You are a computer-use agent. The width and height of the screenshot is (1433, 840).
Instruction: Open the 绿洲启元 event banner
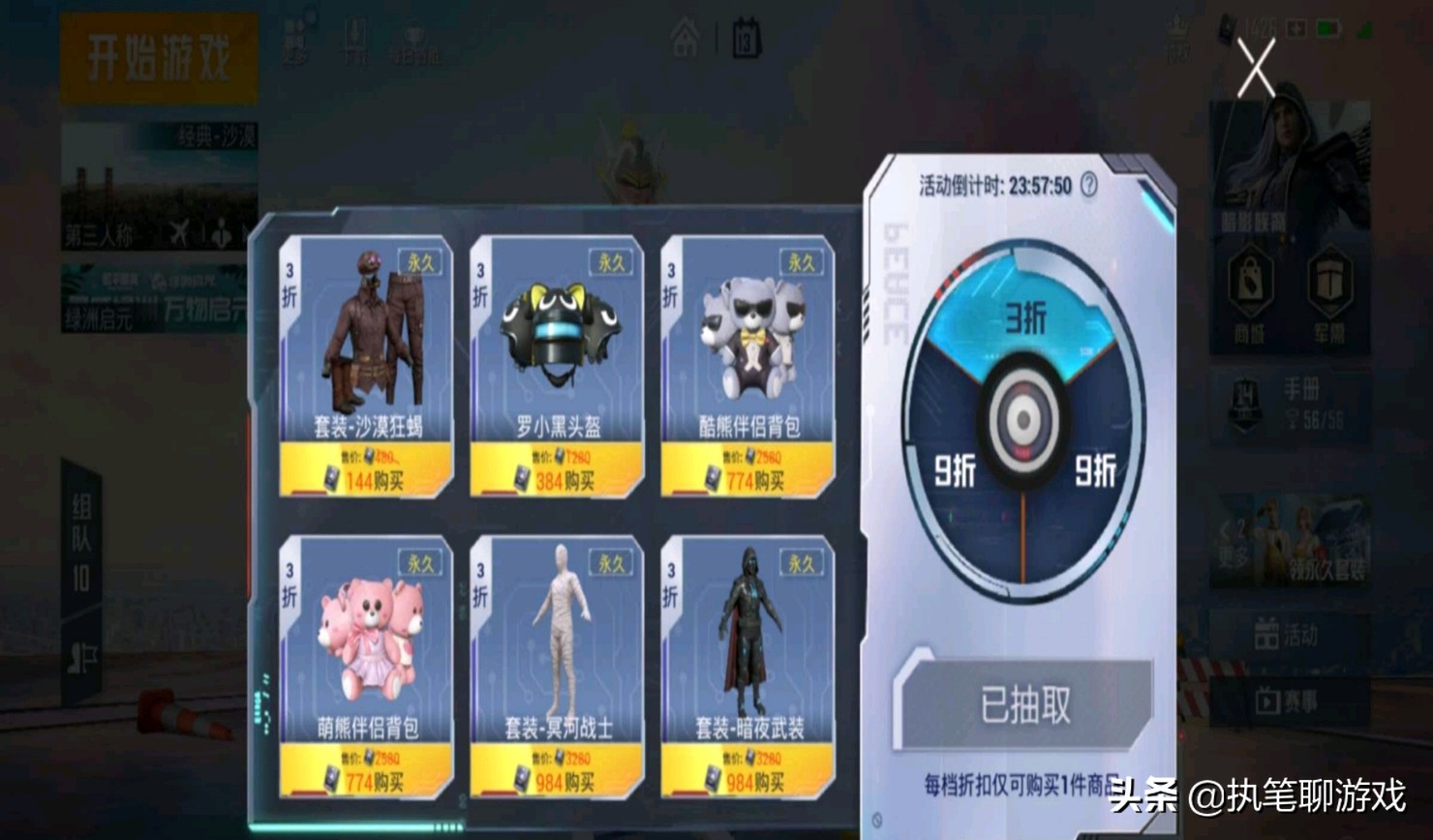coord(155,300)
